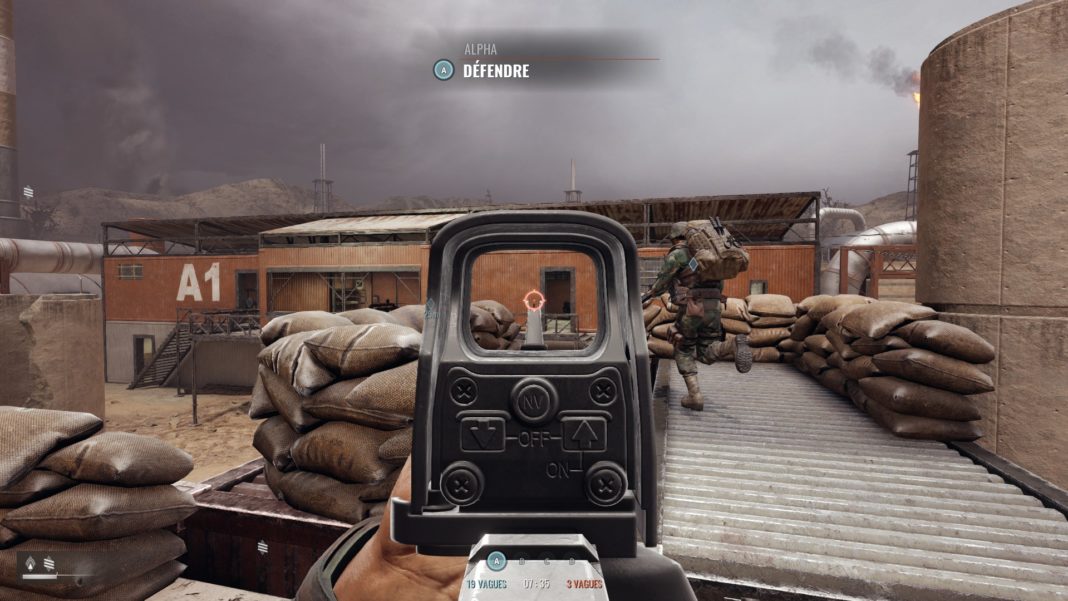Select the fire mode bullet icon
The height and width of the screenshot is (601, 1068).
(x=28, y=562)
